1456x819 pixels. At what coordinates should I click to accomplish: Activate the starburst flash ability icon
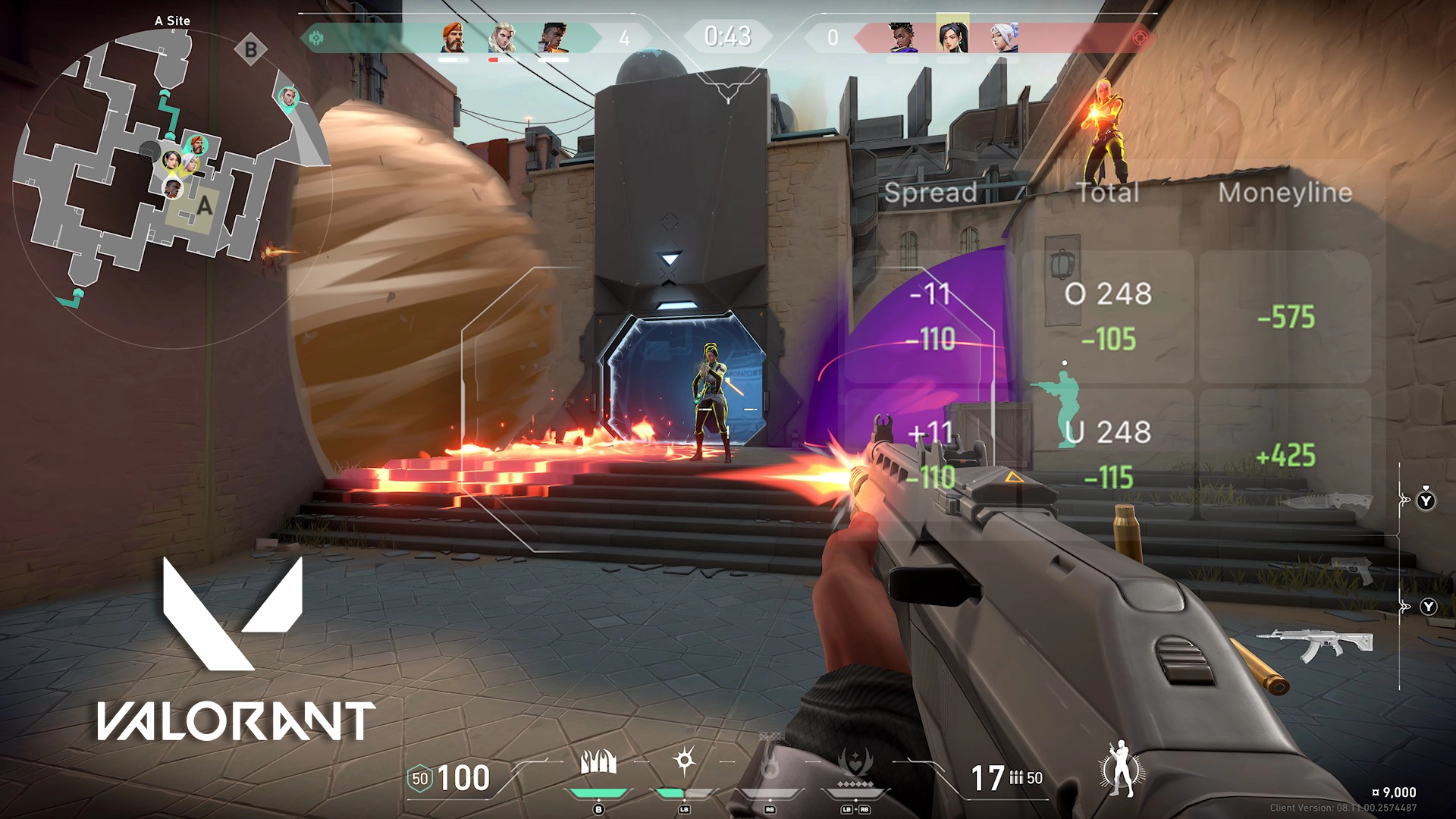click(x=684, y=761)
